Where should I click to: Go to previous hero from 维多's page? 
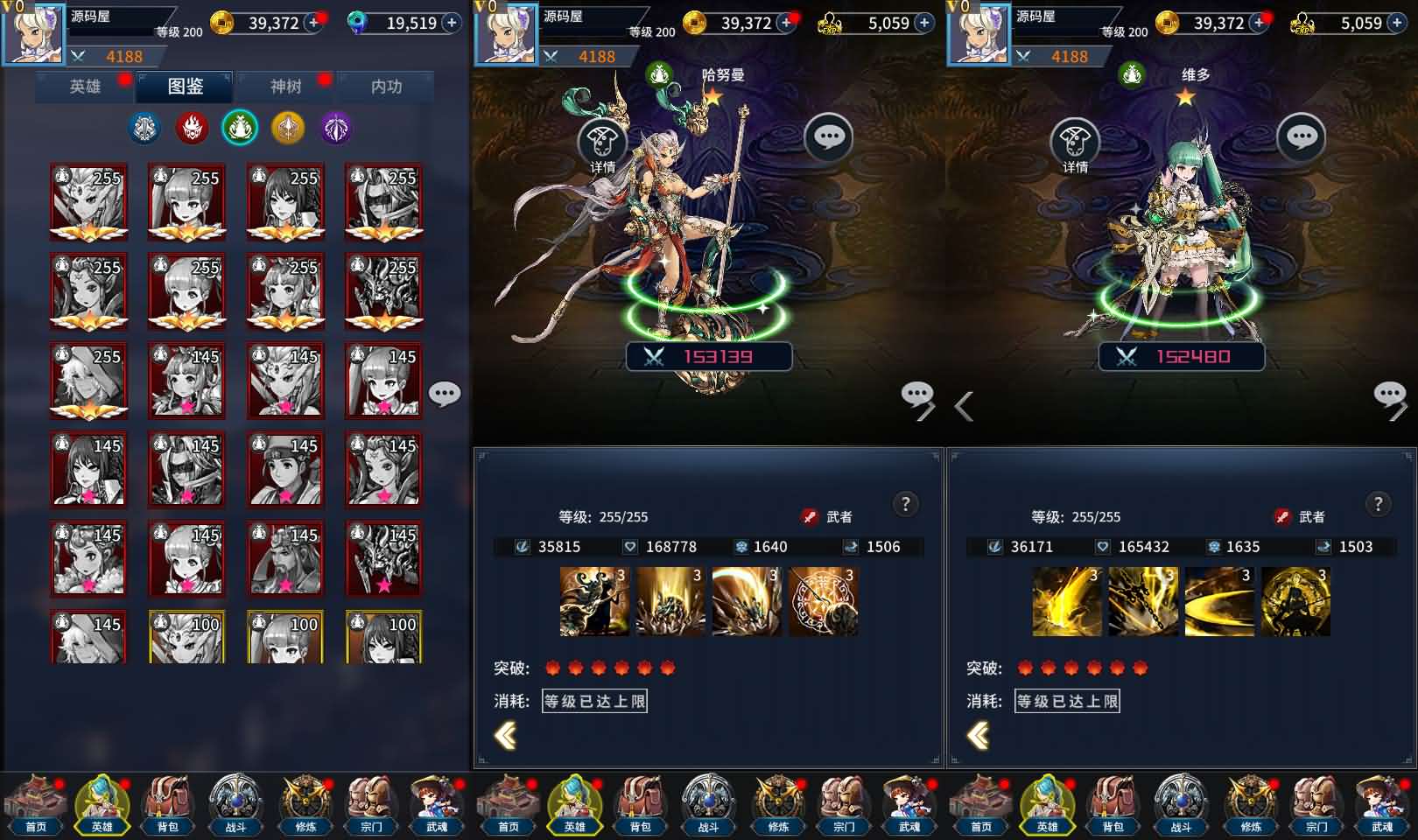click(x=964, y=406)
